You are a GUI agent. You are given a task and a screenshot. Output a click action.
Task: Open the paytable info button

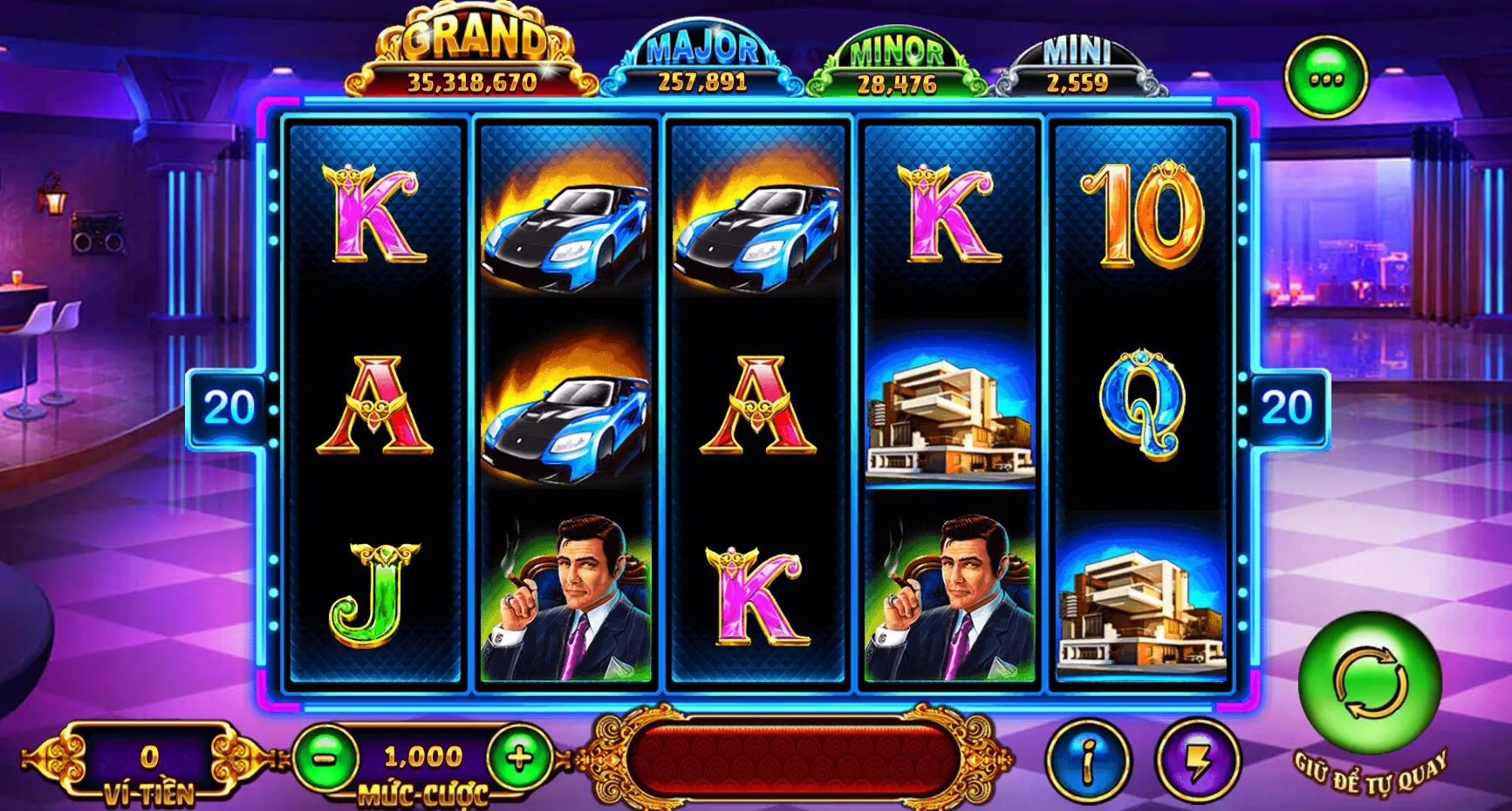[1087, 761]
